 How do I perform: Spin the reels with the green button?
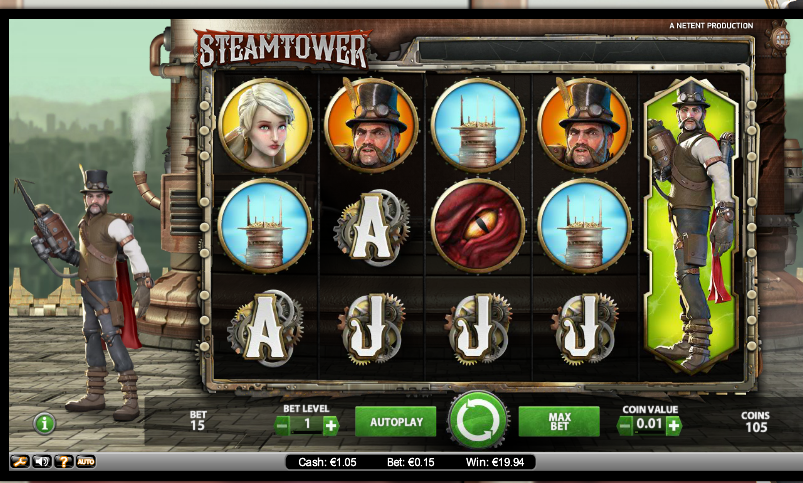pyautogui.click(x=479, y=422)
